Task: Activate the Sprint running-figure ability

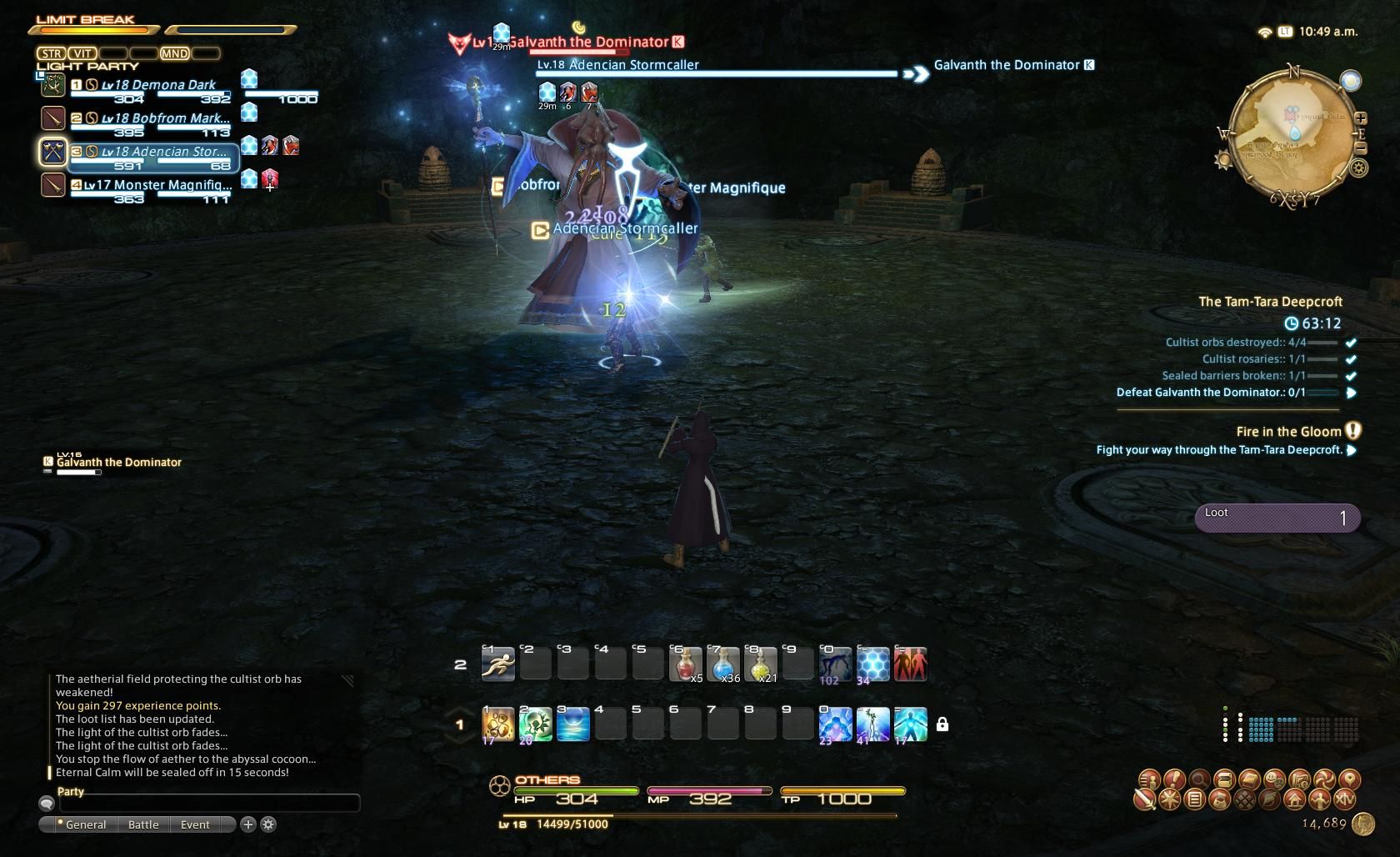Action: click(x=498, y=664)
